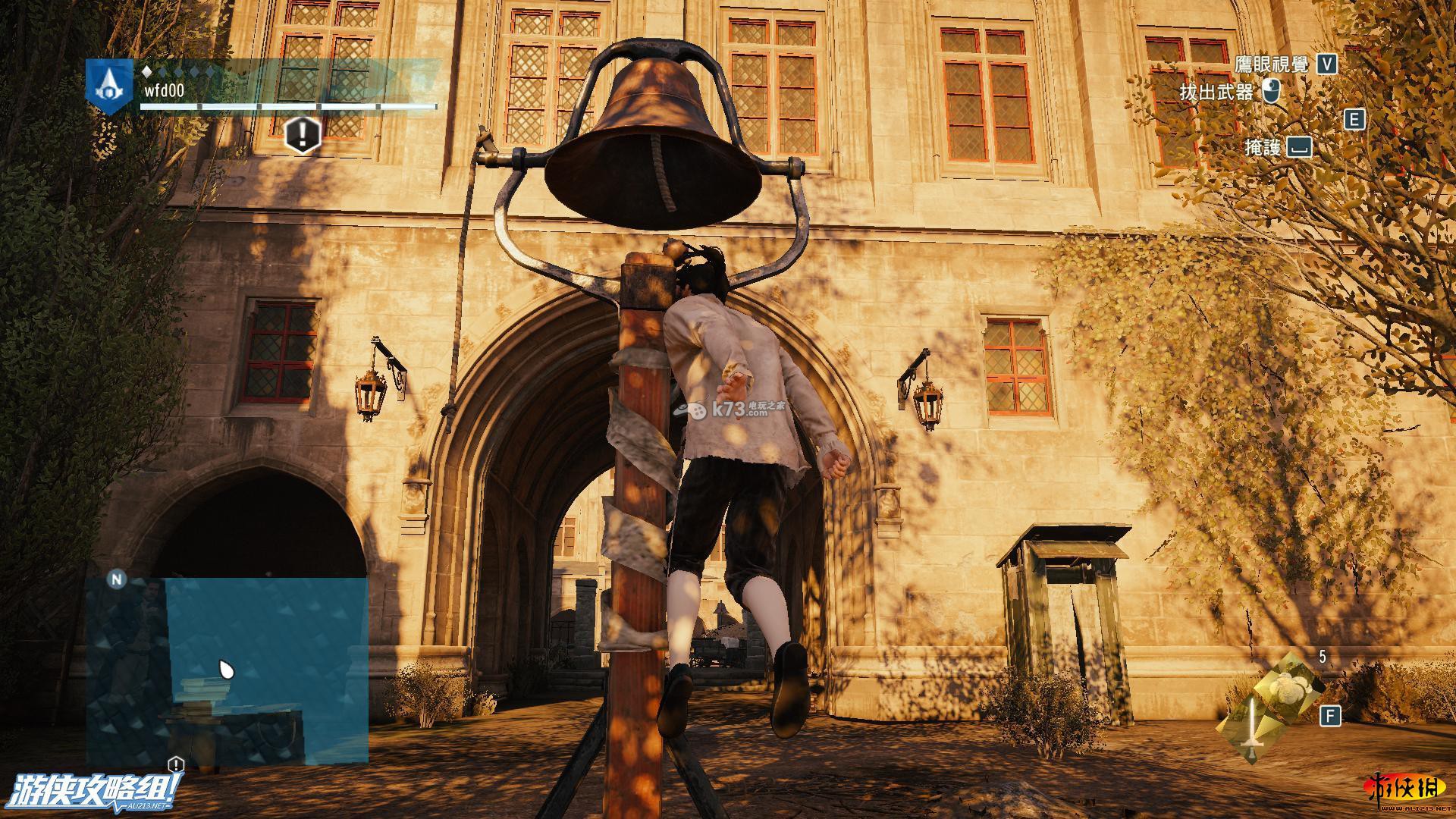
Task: Click the exclamation marker below the minimap
Action: [x=176, y=764]
